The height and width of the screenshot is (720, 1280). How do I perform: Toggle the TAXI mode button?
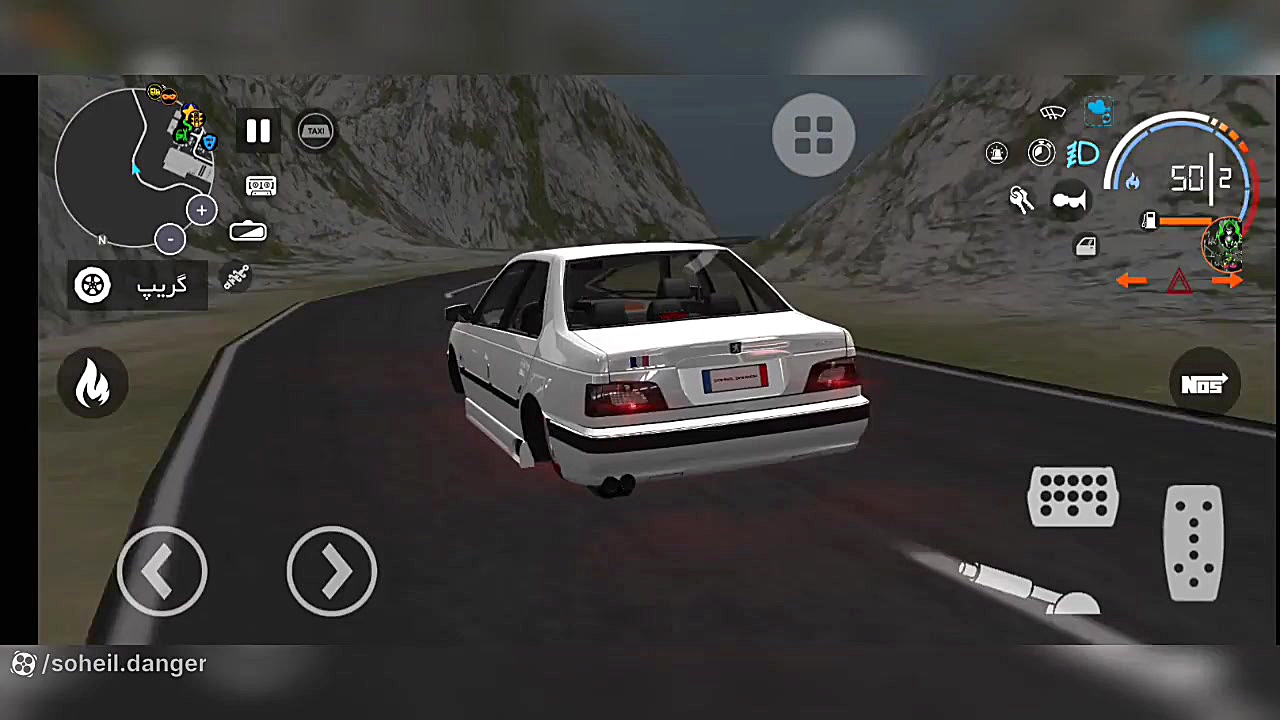point(316,131)
